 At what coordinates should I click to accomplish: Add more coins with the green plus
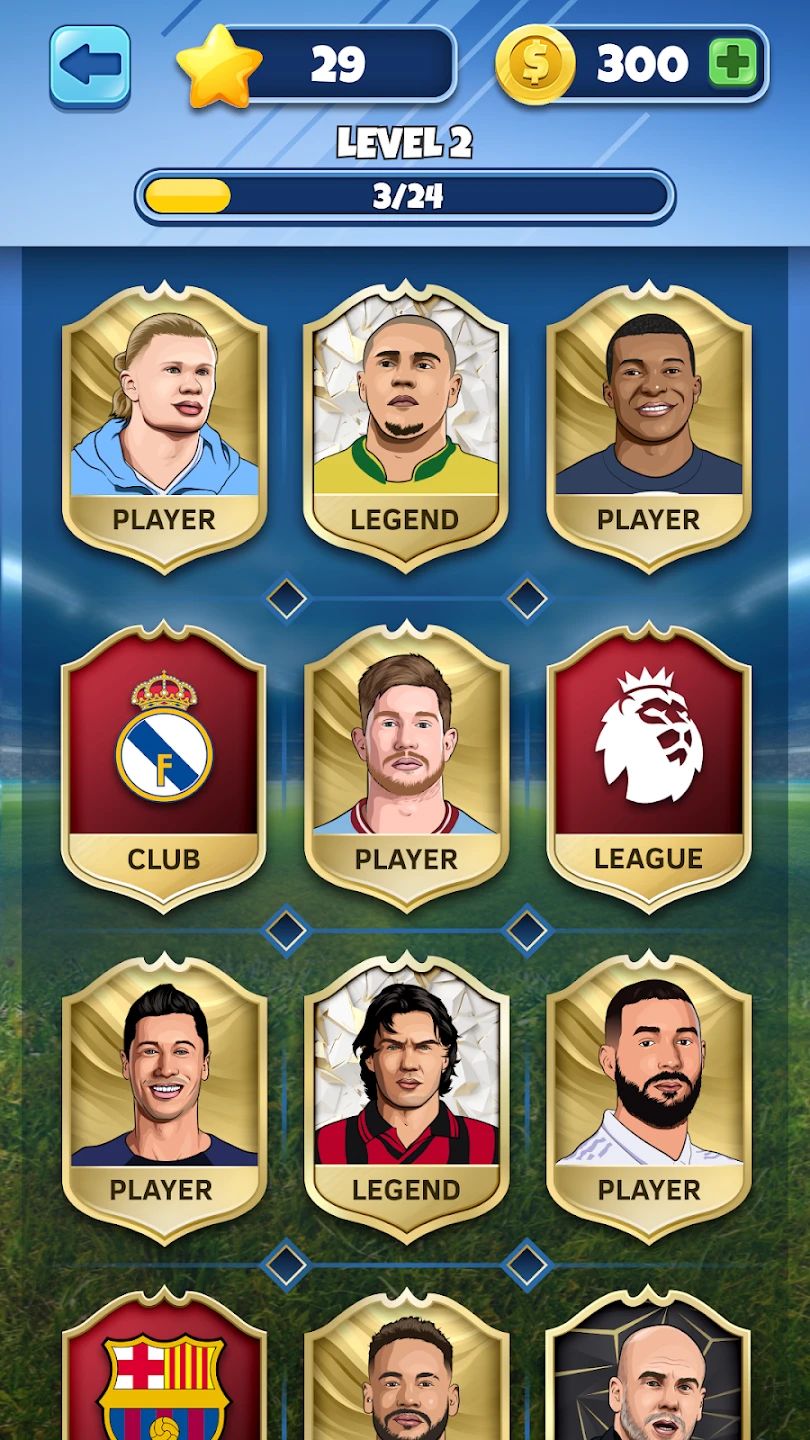pyautogui.click(x=733, y=65)
